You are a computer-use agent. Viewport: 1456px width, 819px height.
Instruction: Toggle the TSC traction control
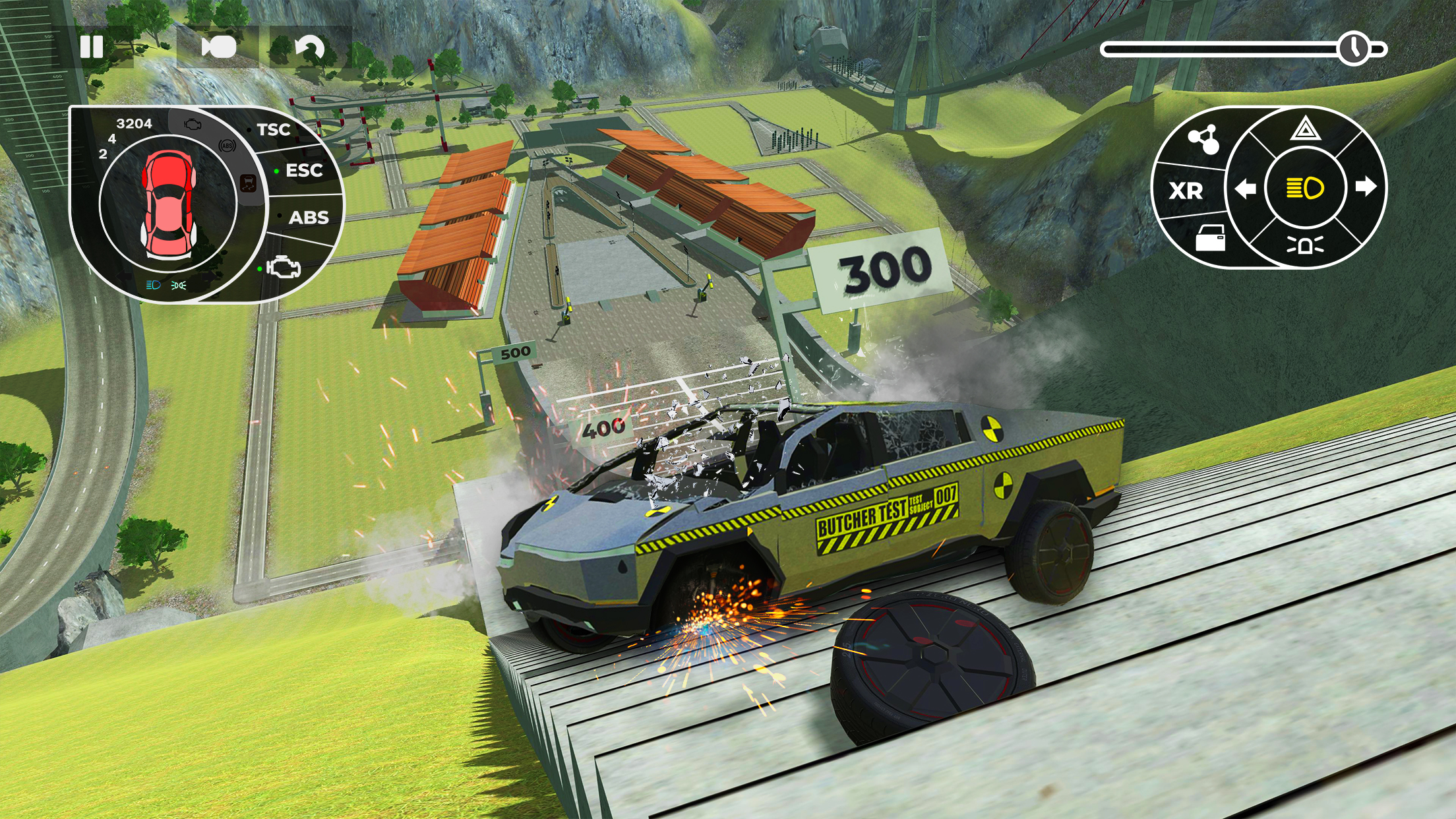click(x=274, y=129)
